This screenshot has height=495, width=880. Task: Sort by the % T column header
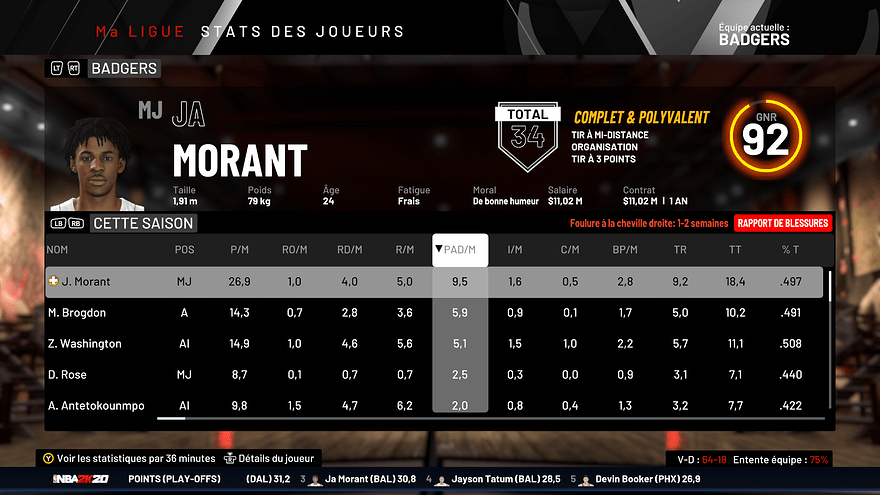point(792,249)
